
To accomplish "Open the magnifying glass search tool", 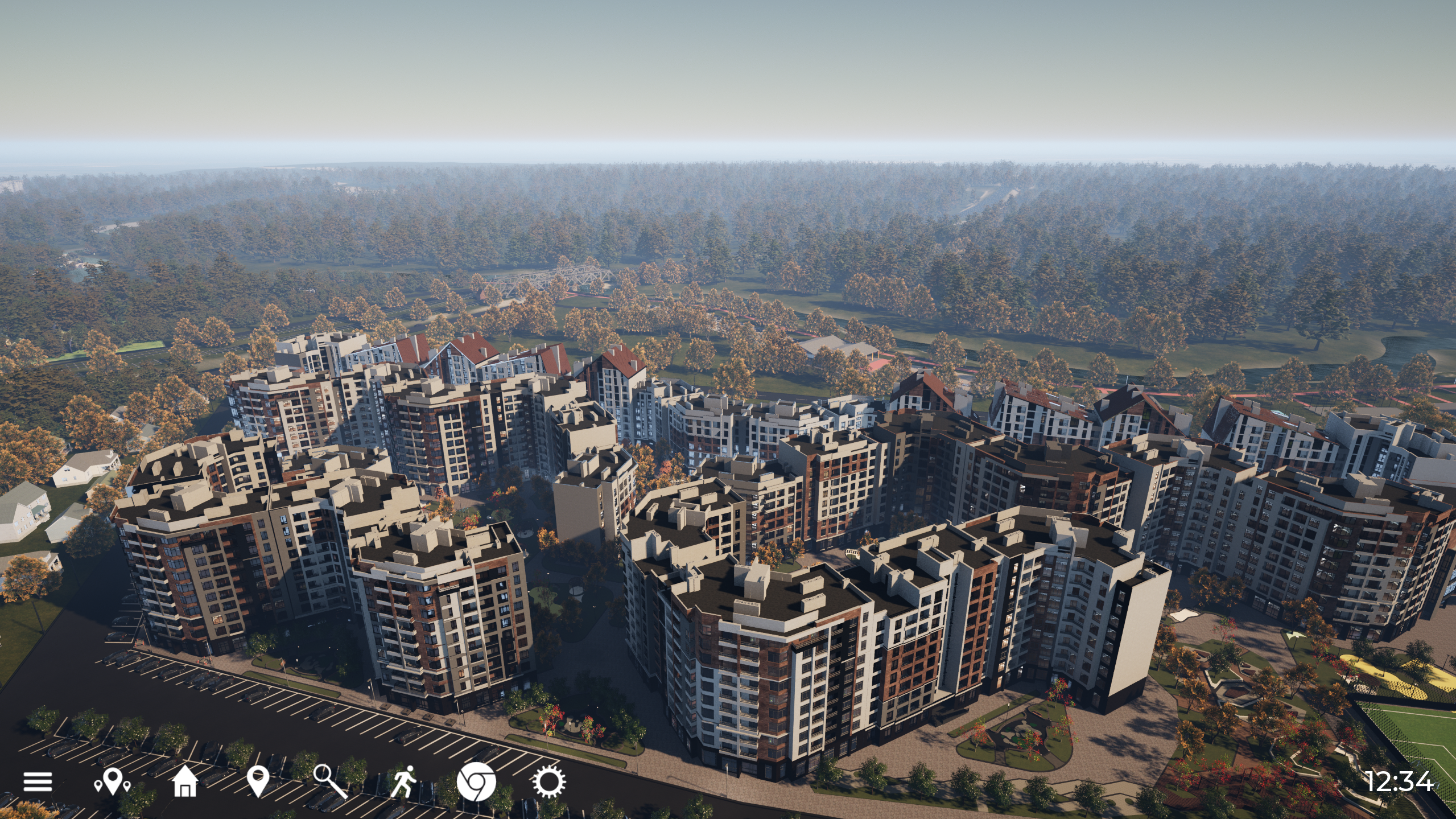I will [331, 781].
